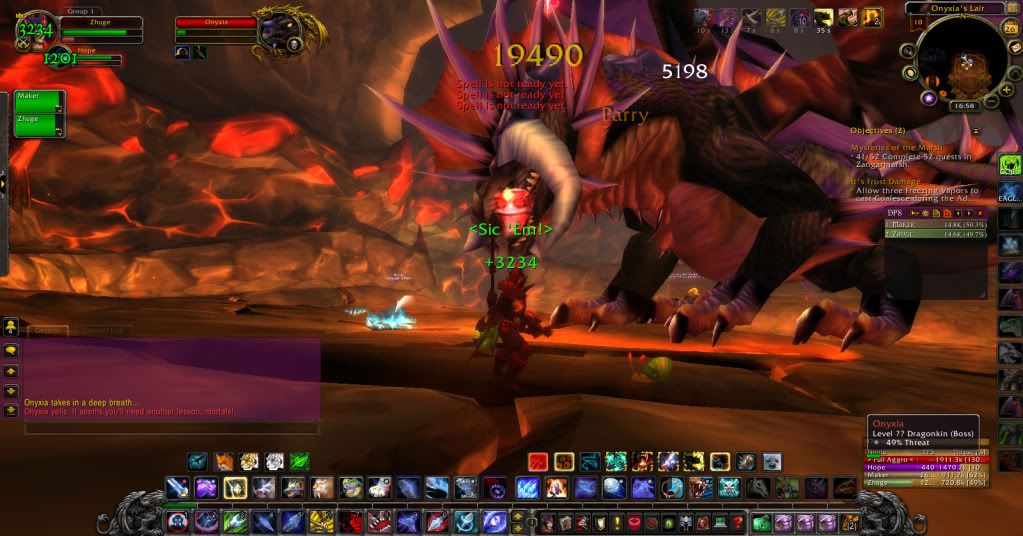
Task: Close the DPS meter window
Action: [978, 213]
